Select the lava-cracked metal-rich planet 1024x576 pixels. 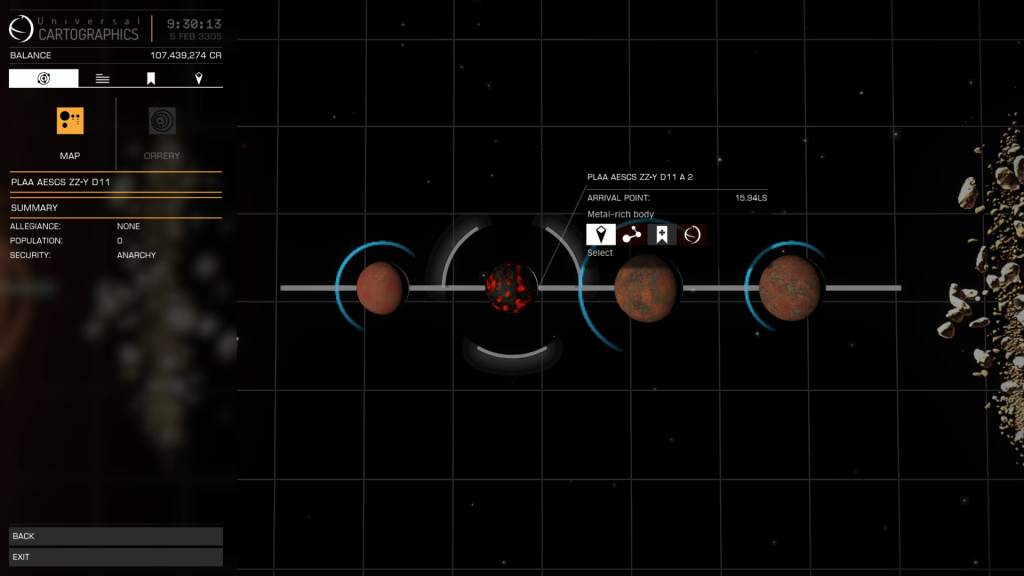click(510, 288)
